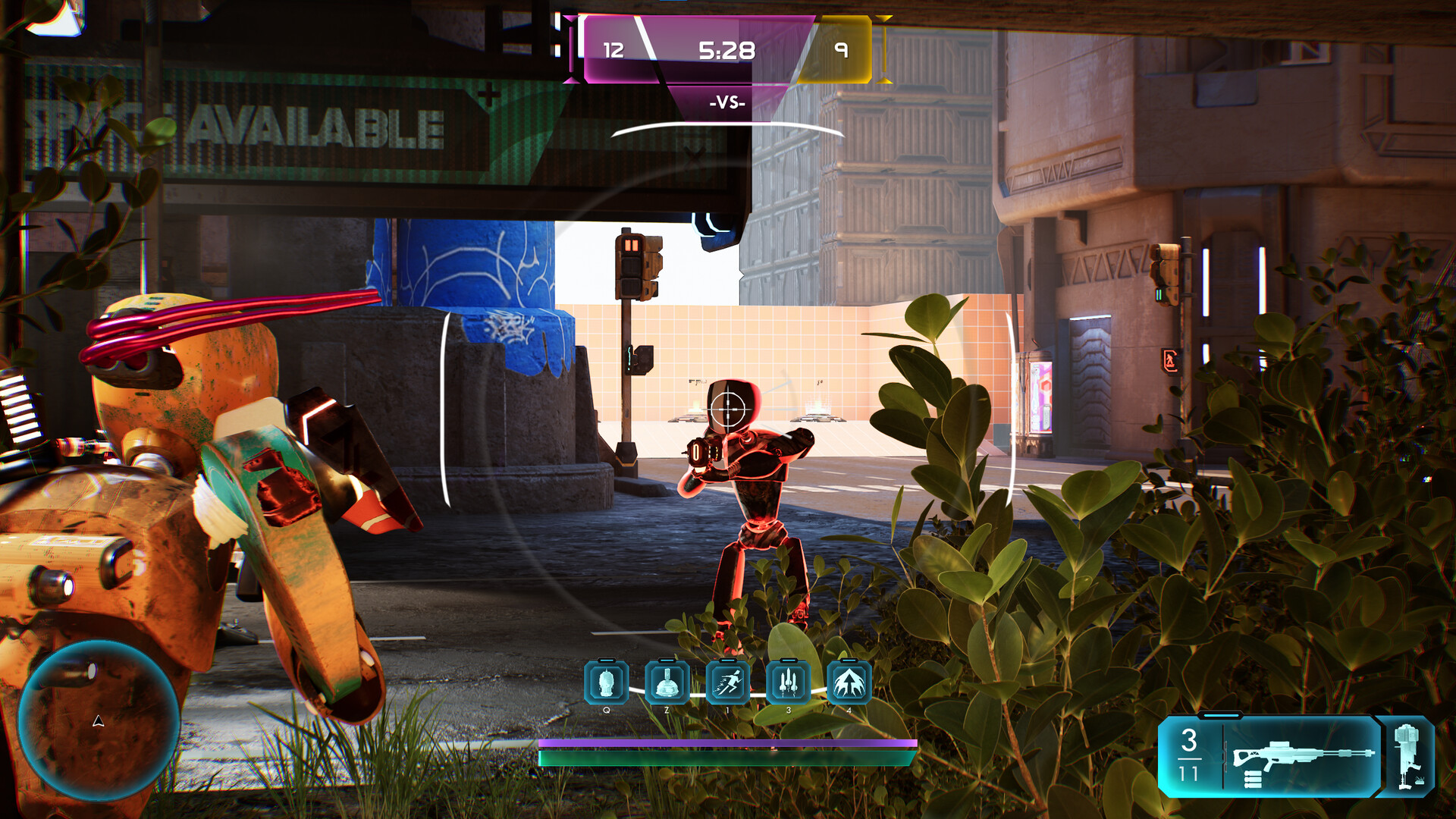Click the deployable turret equipment icon

(1407, 758)
